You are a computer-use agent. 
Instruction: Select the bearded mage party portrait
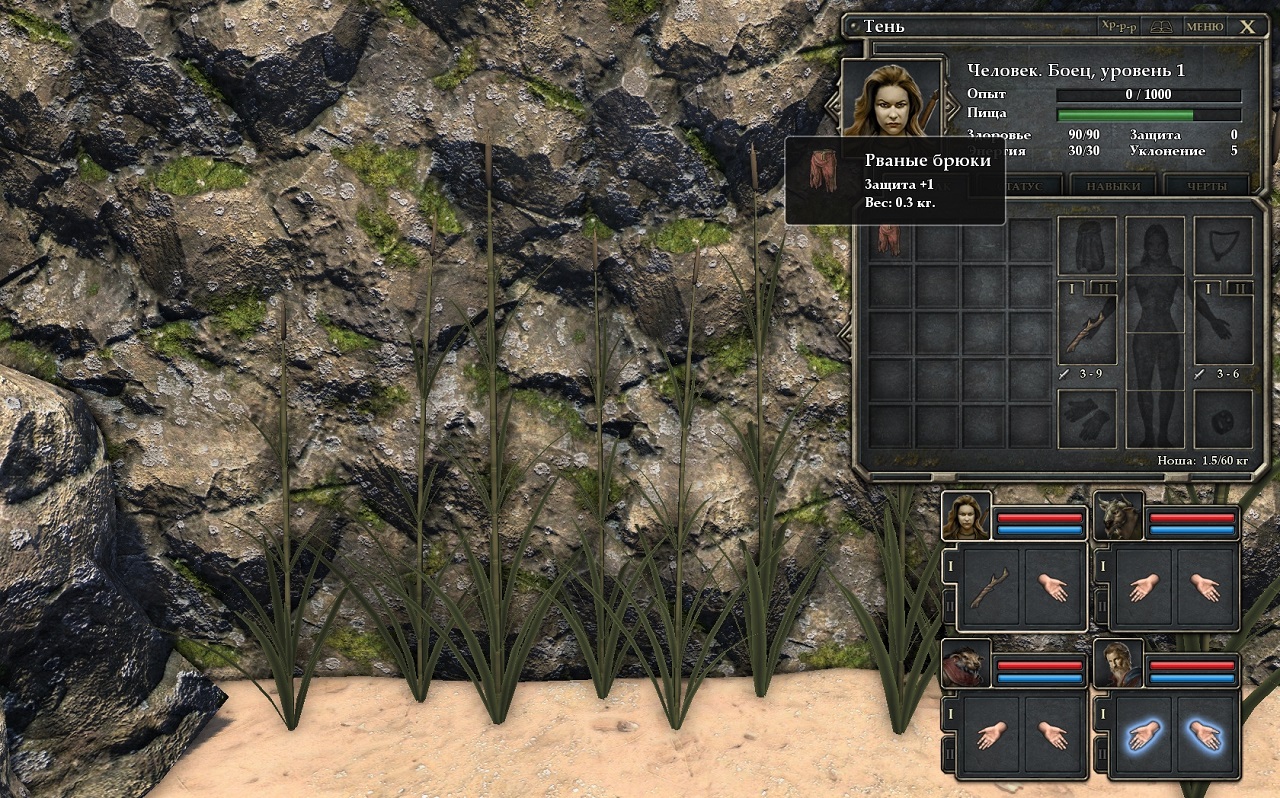tap(1118, 664)
